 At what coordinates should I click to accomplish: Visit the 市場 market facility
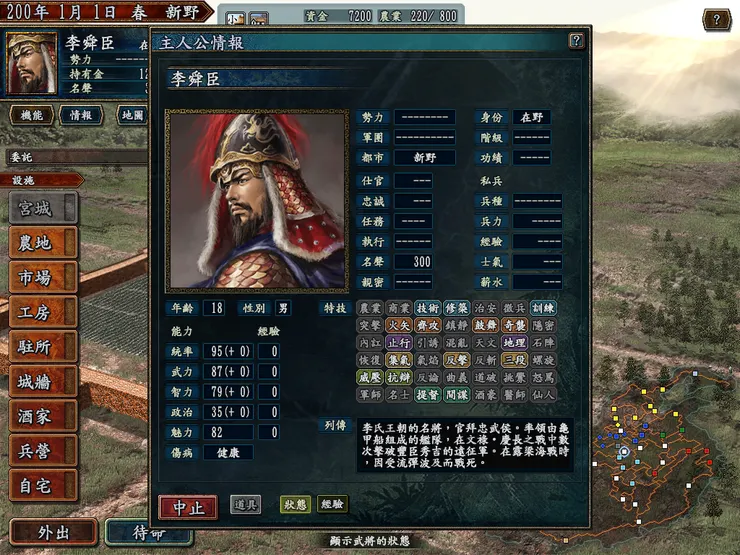42,277
